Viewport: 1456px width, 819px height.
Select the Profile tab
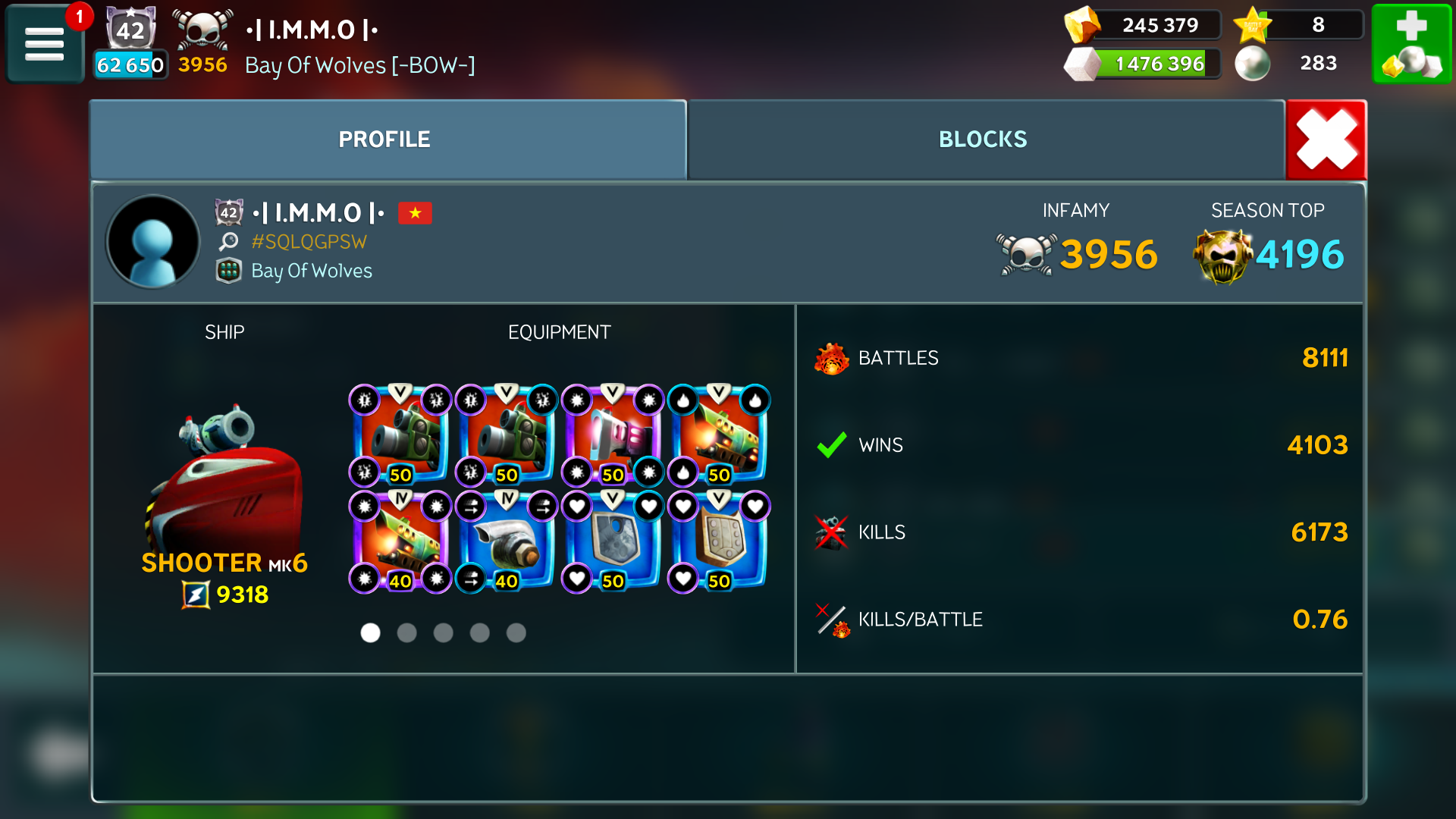point(384,140)
